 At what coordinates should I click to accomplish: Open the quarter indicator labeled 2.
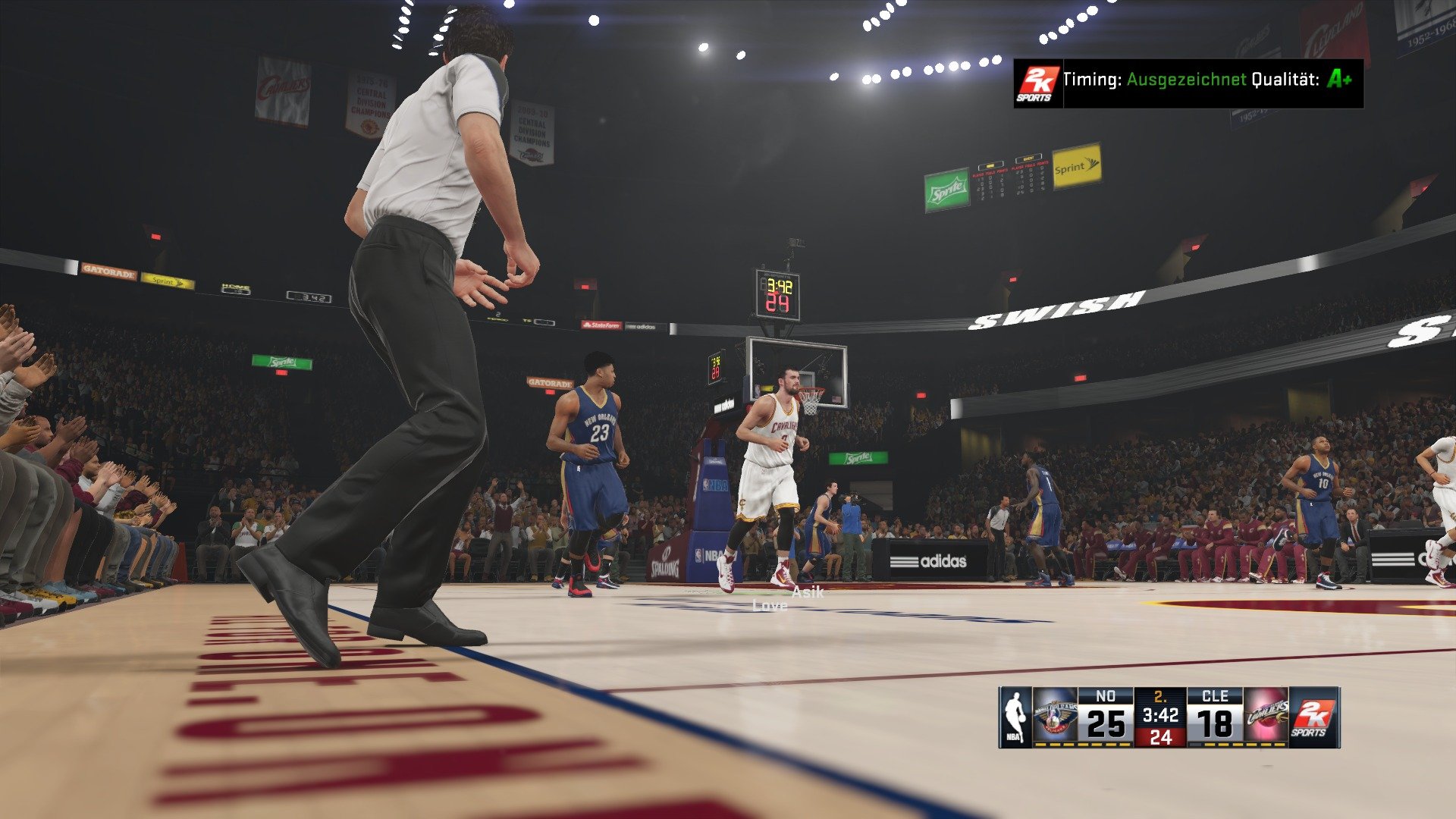pyautogui.click(x=1159, y=695)
